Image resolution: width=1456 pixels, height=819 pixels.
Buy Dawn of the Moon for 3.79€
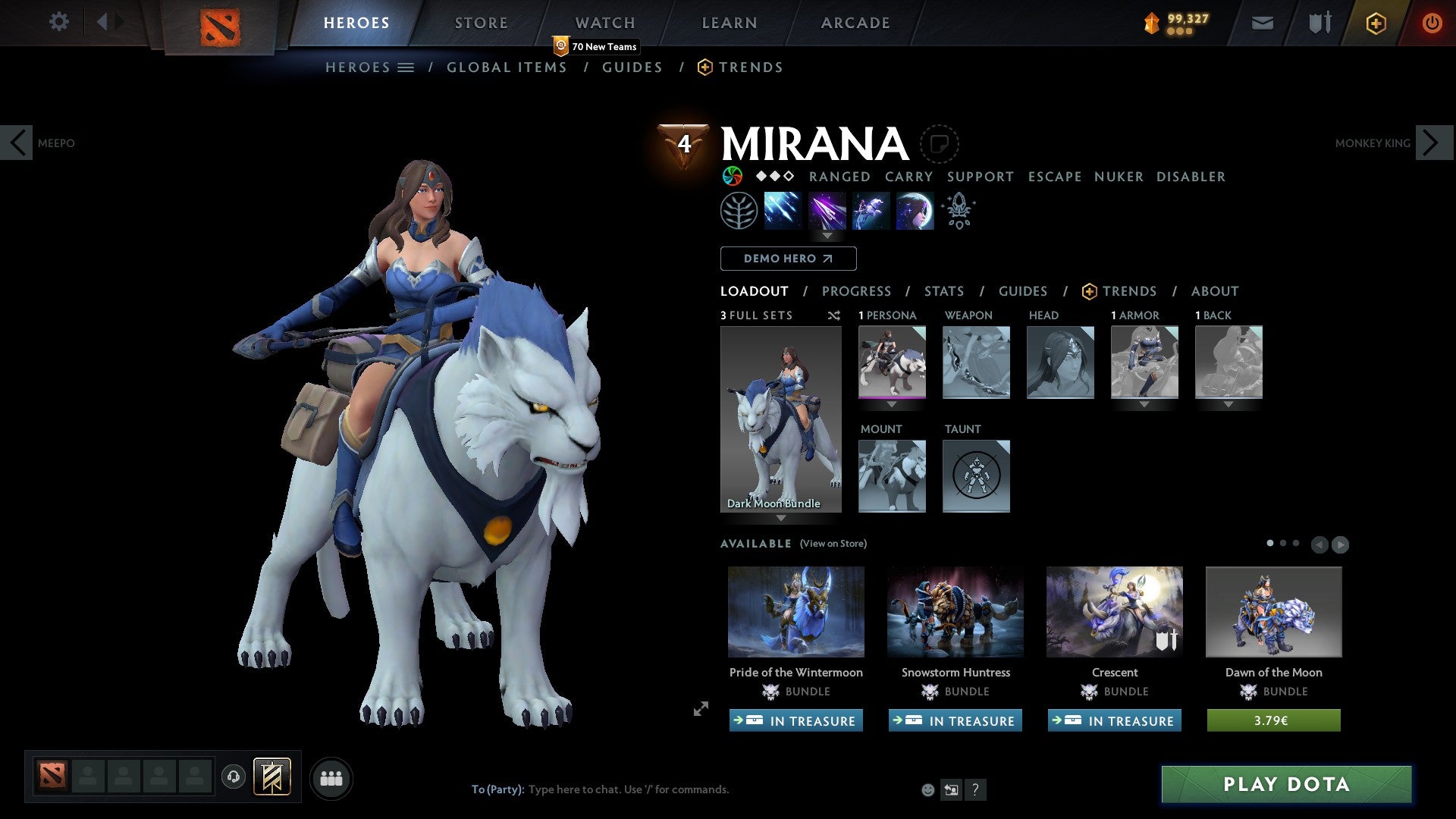coord(1273,721)
